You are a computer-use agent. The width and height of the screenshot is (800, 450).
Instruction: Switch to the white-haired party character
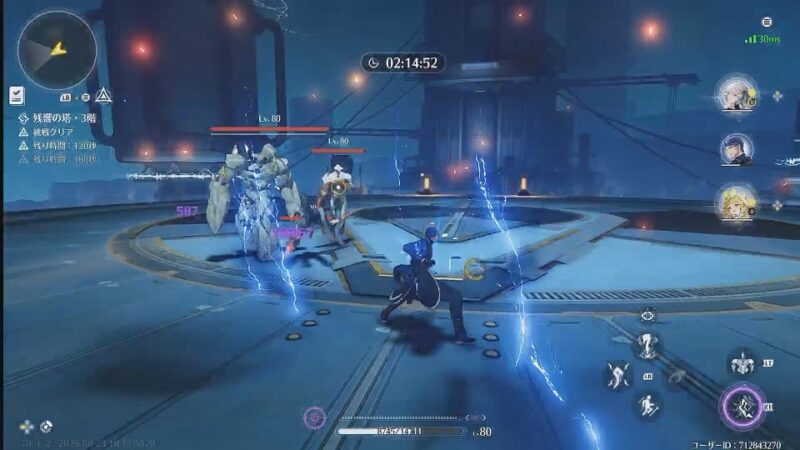[x=735, y=96]
